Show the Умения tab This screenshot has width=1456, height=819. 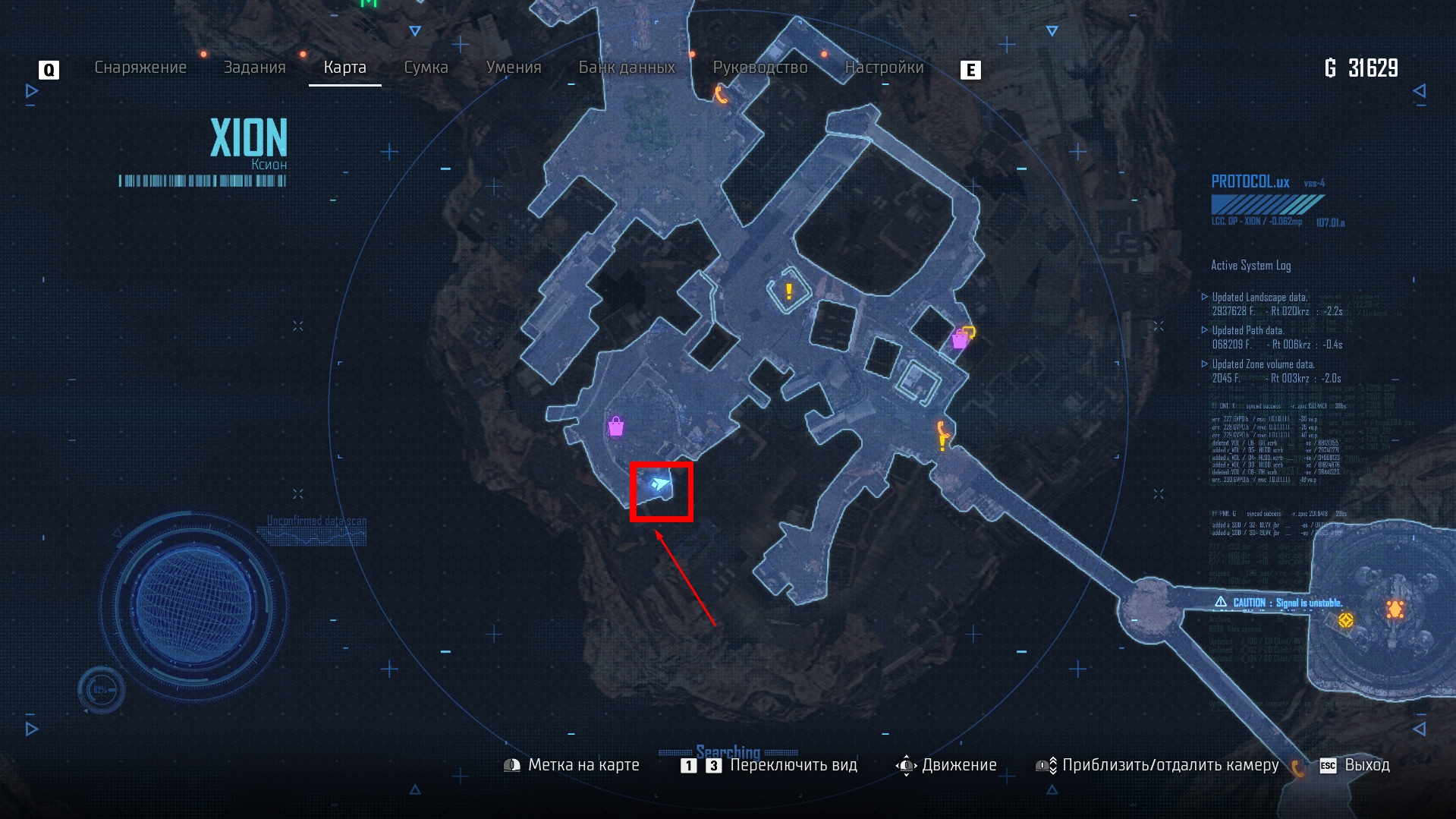[514, 68]
